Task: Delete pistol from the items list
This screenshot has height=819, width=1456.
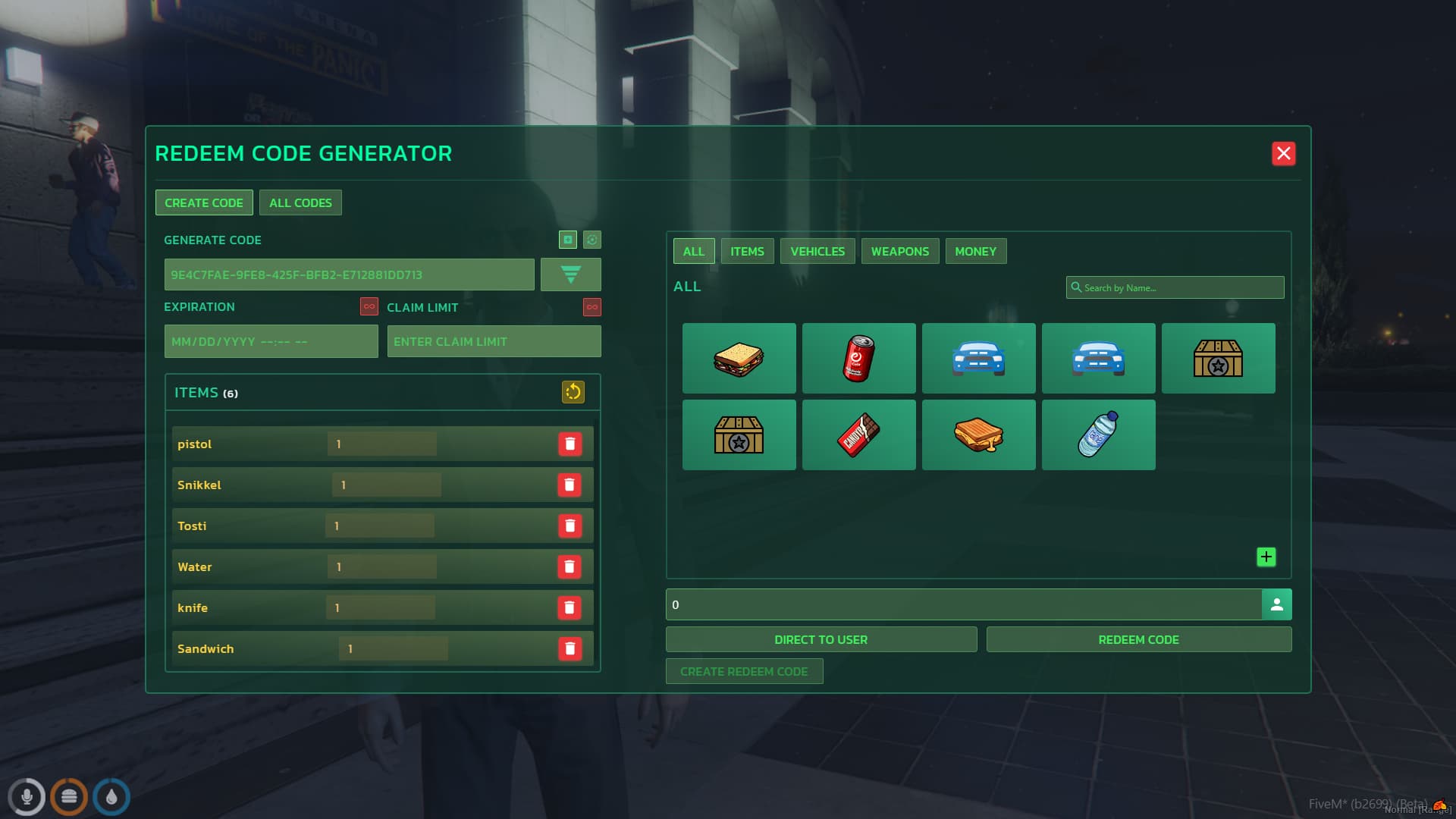Action: tap(570, 444)
